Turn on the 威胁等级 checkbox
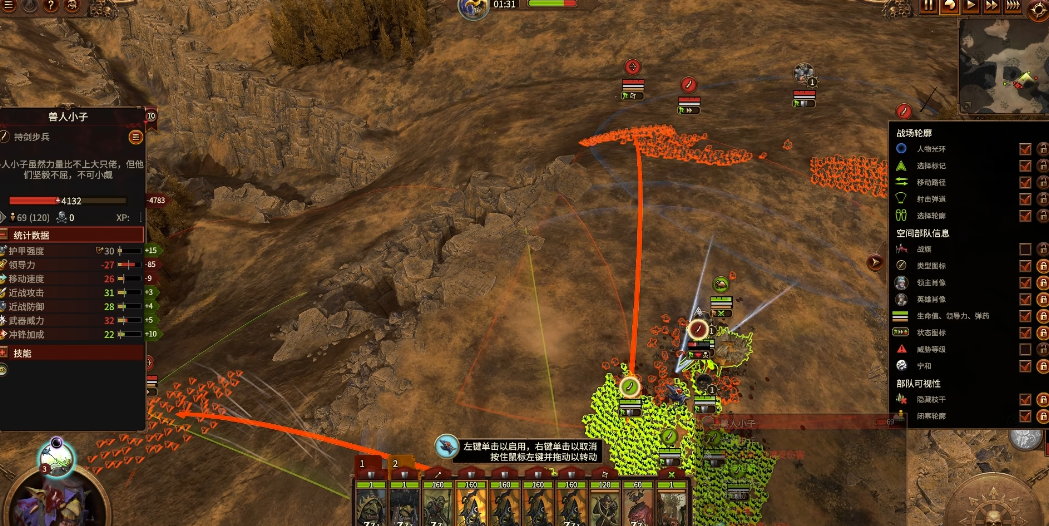This screenshot has width=1049, height=526. point(1025,349)
